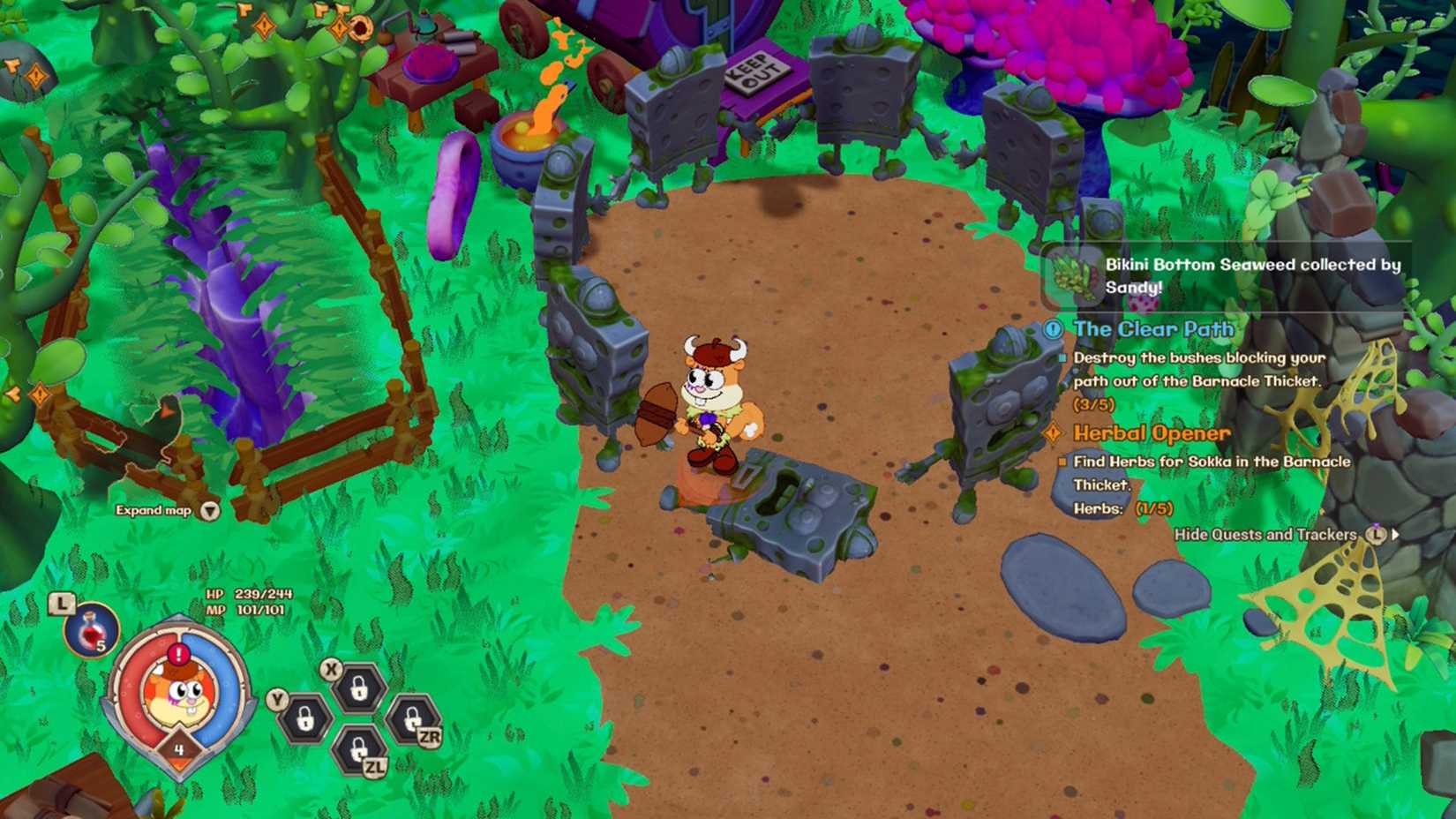
Task: Select The Clear Path quest heading
Action: pos(1153,328)
